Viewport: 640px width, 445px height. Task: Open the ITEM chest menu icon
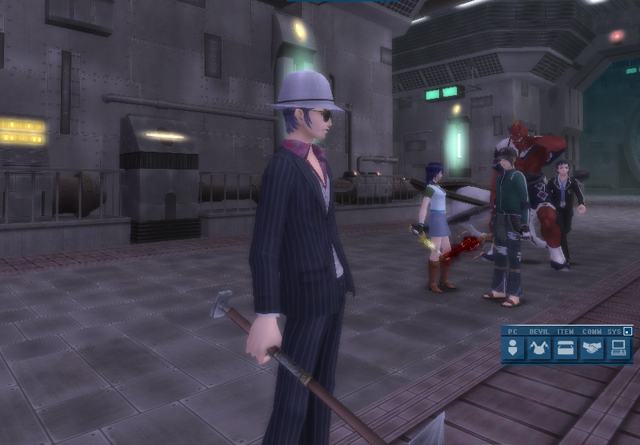pyautogui.click(x=567, y=348)
